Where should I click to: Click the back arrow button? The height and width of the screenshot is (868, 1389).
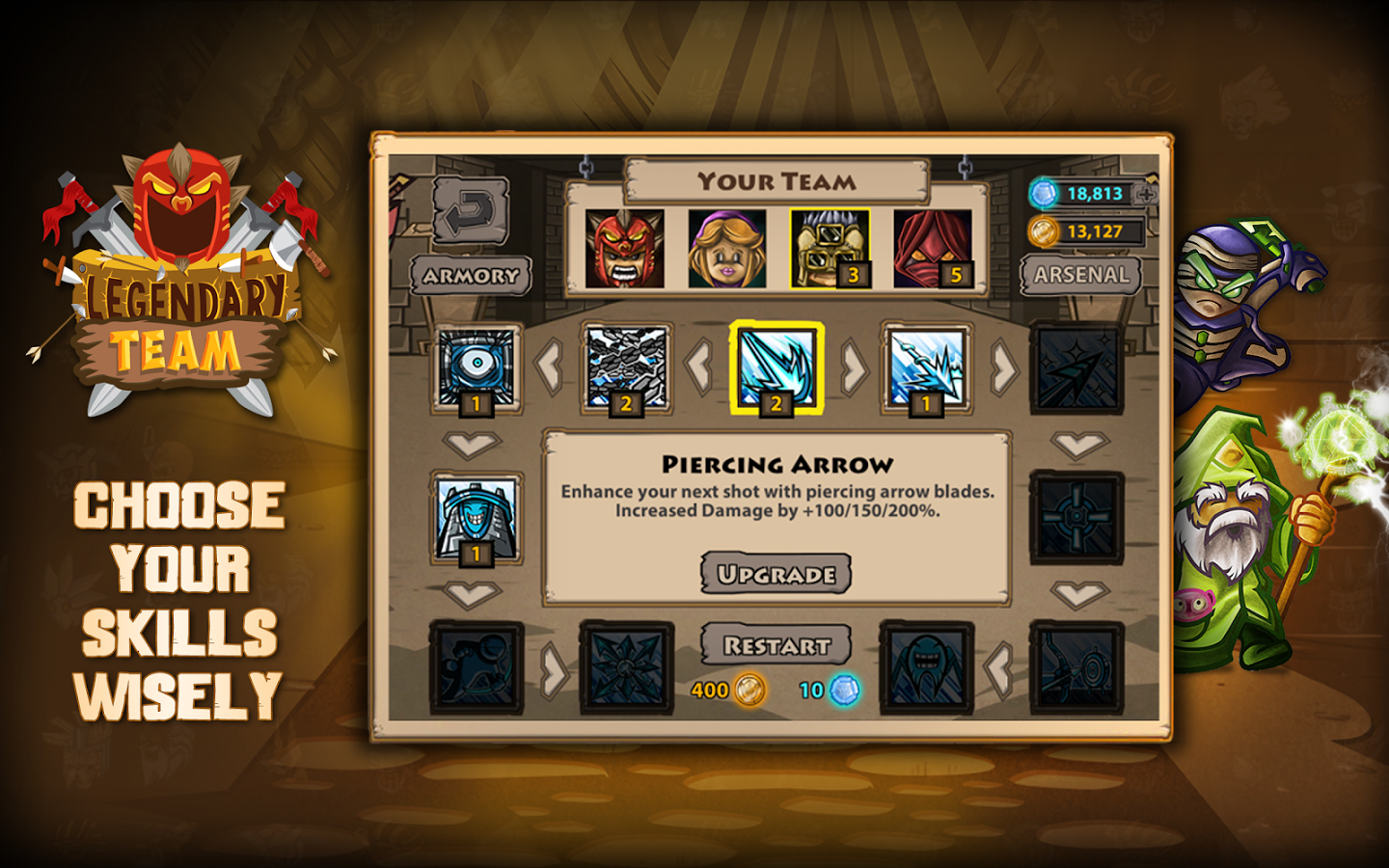471,209
